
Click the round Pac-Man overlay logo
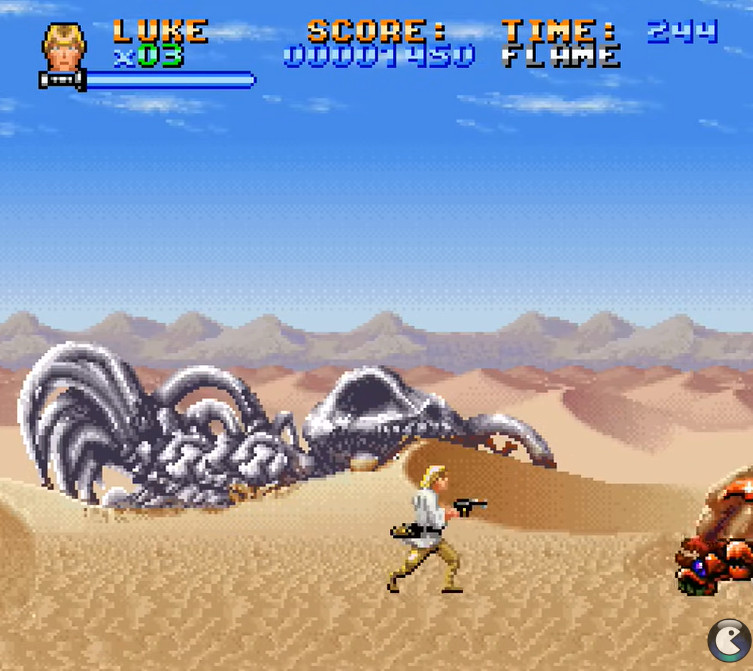[x=729, y=641]
